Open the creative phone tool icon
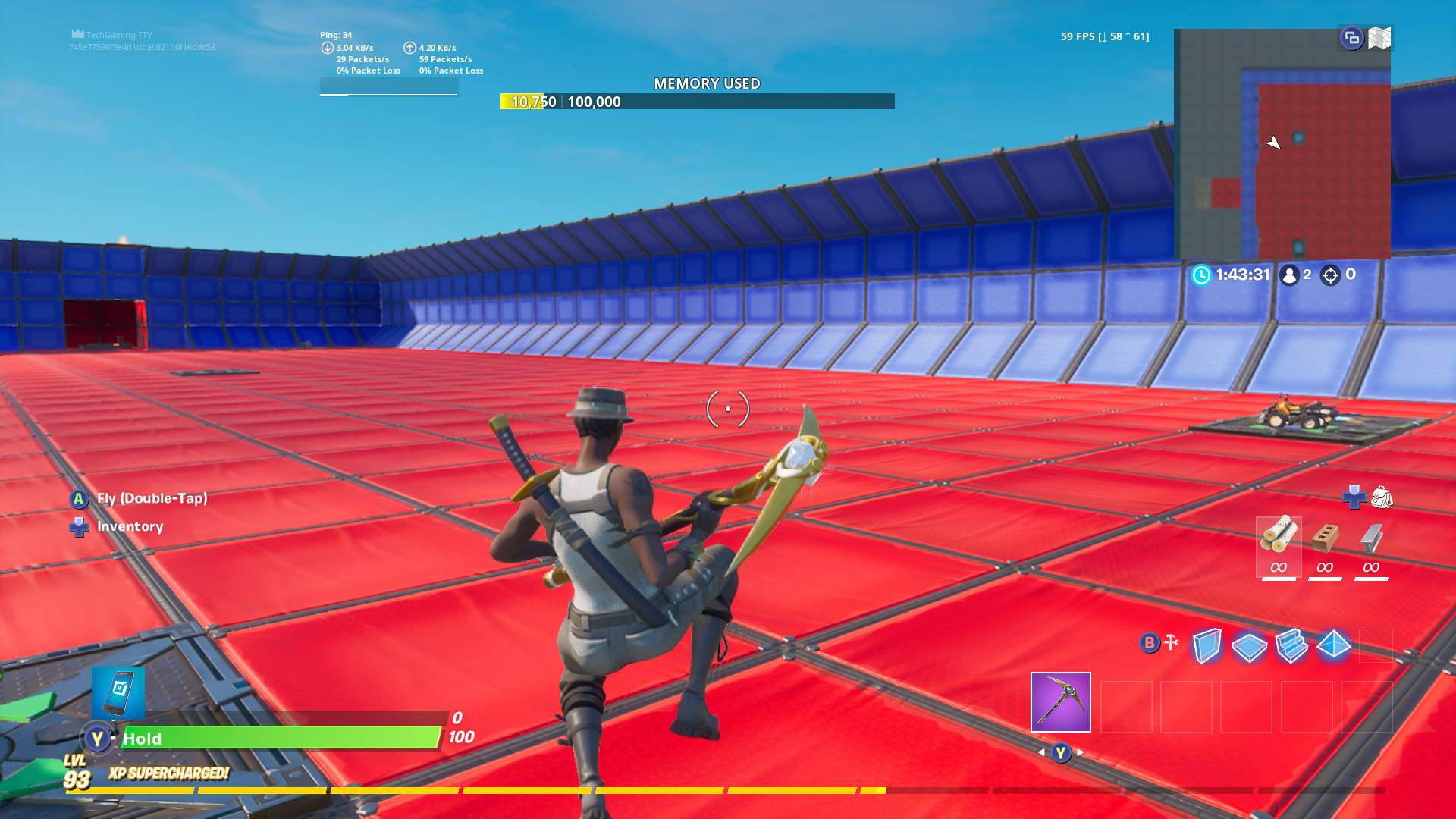This screenshot has height=819, width=1456. point(118,694)
